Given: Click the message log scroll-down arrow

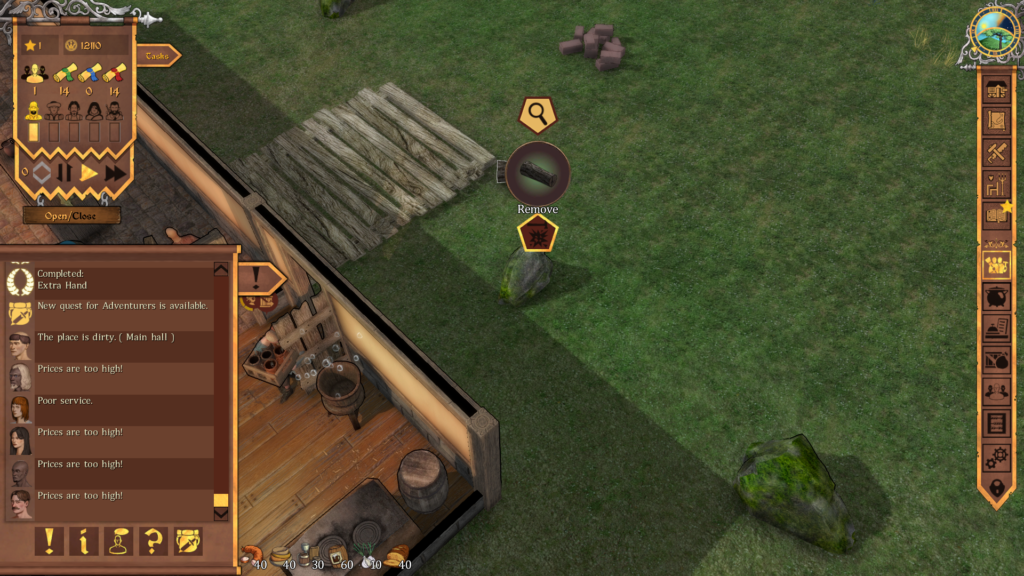Looking at the screenshot, I should click(x=221, y=514).
